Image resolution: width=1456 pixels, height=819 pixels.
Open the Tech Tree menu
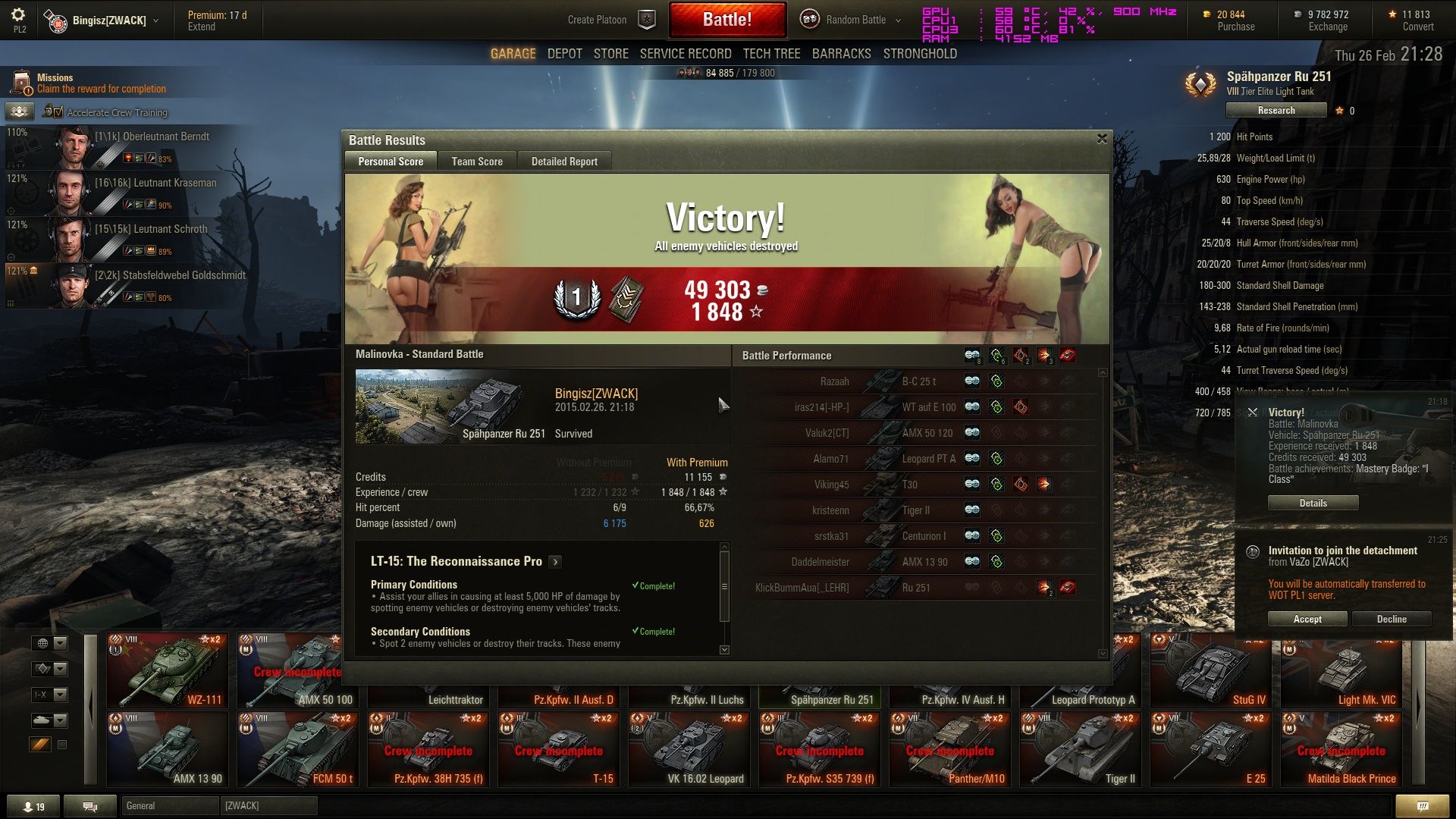tap(771, 54)
